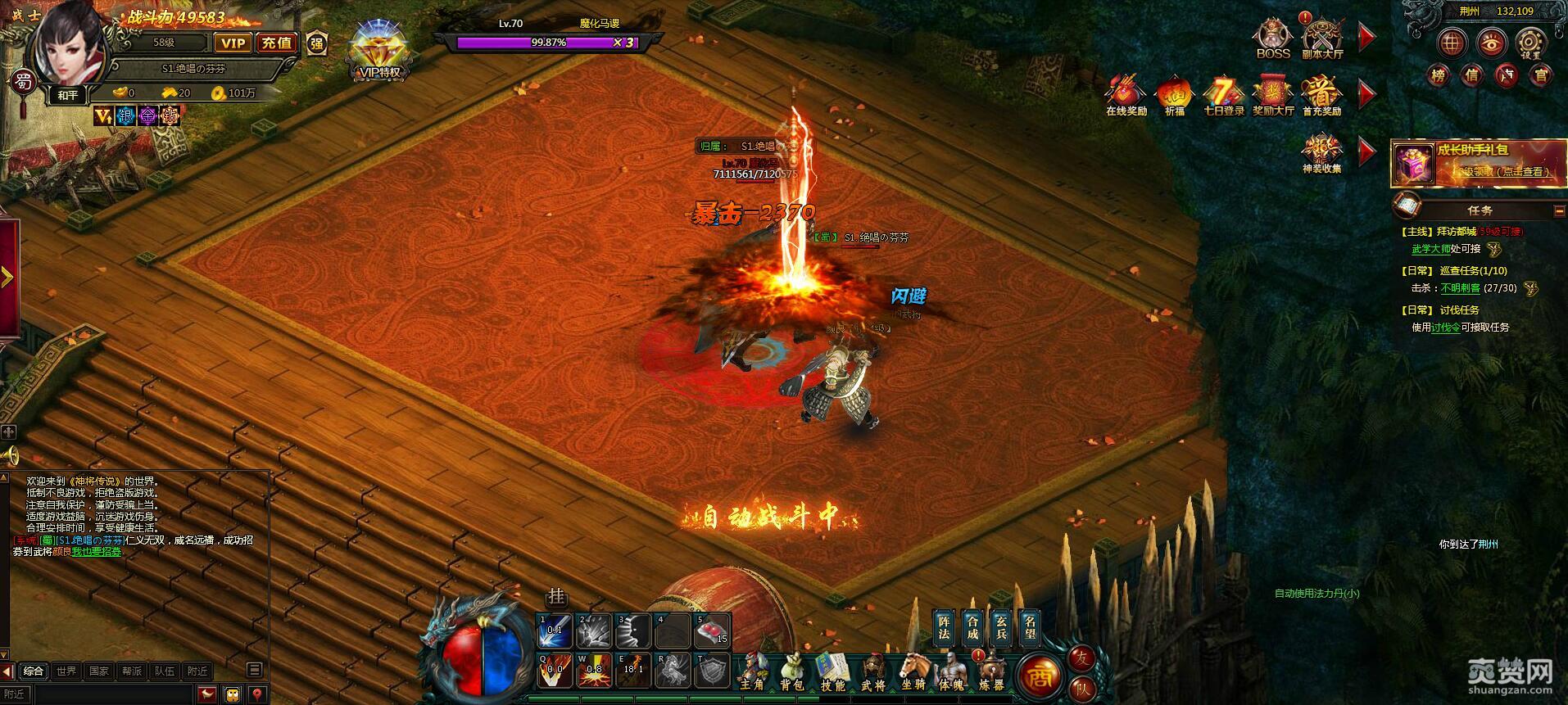Toggle the 挂 auto-battle button
This screenshot has width=1568, height=705.
[x=557, y=597]
